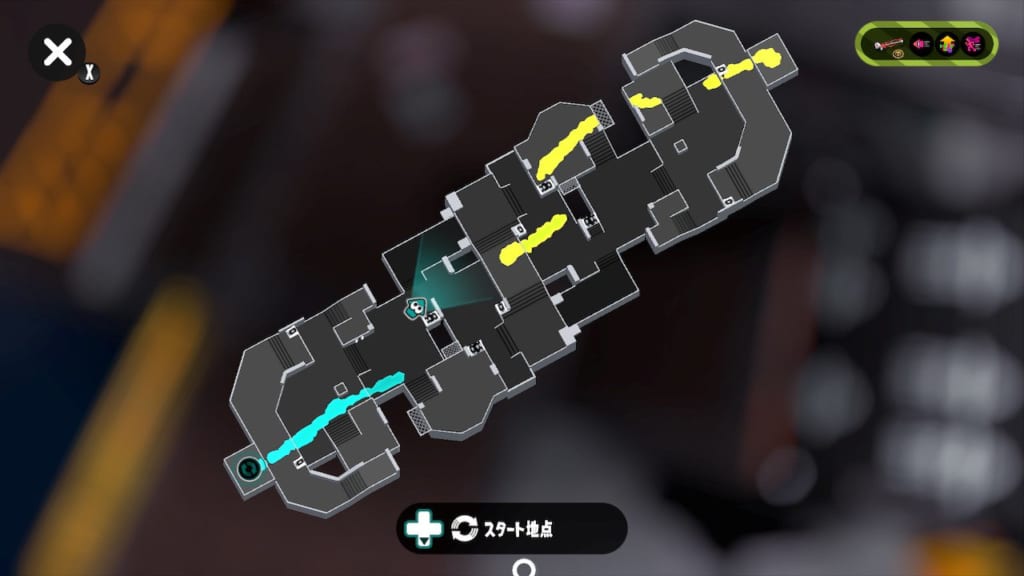Screen dimensions: 1024x576
Task: Inspect the pink fish-shaped gear ability icon
Action: (921, 44)
